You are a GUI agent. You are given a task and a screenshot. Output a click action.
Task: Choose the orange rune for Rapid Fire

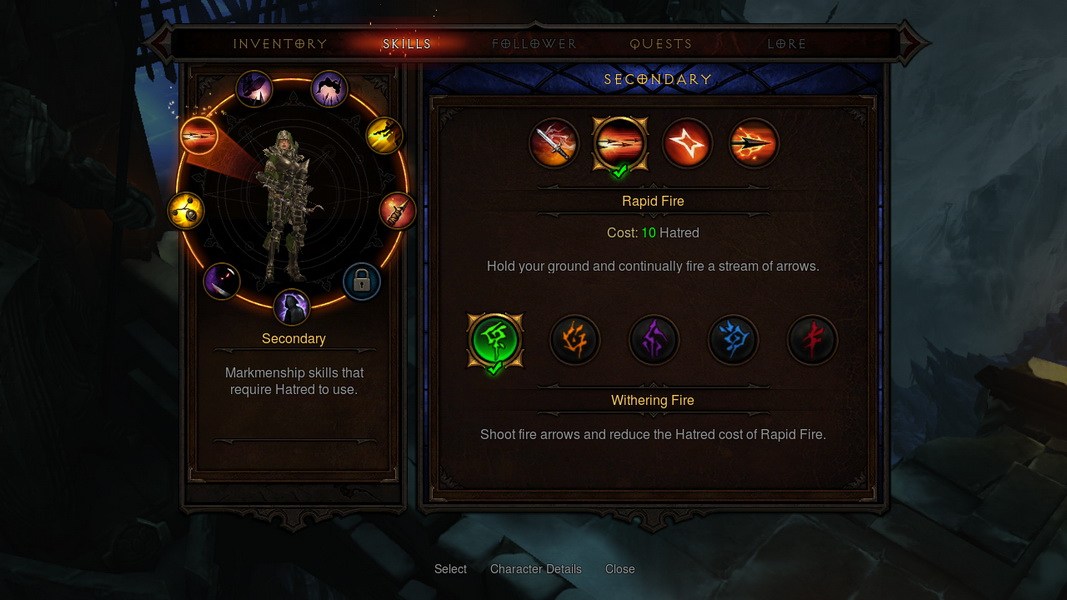click(575, 340)
